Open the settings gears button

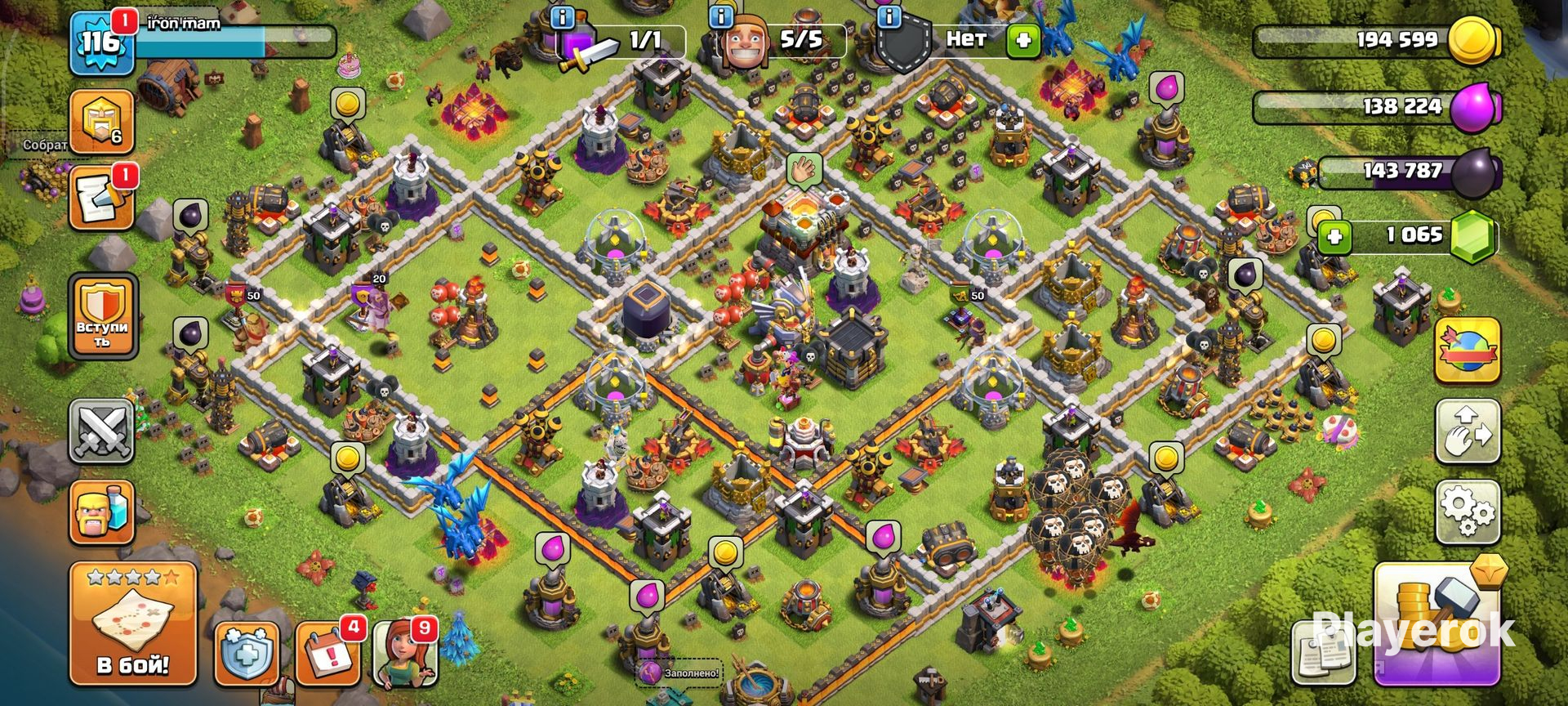(x=1468, y=512)
